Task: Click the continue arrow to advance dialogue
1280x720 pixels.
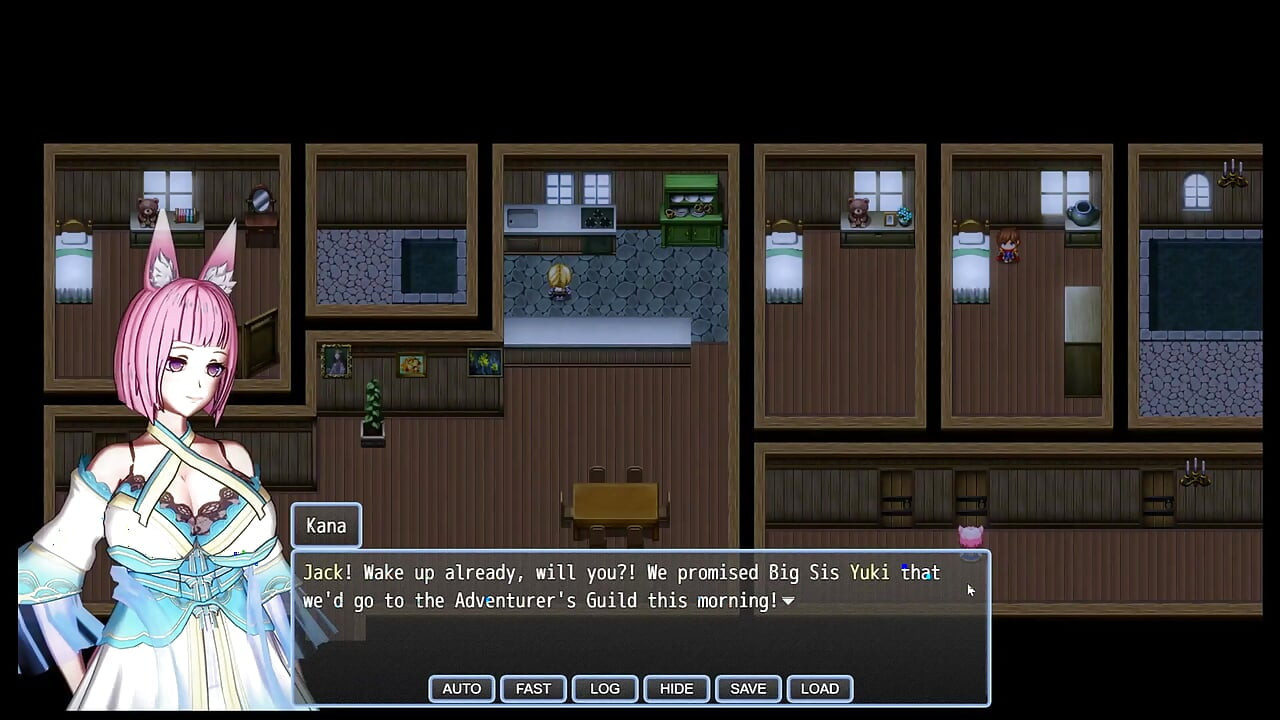Action: (788, 601)
